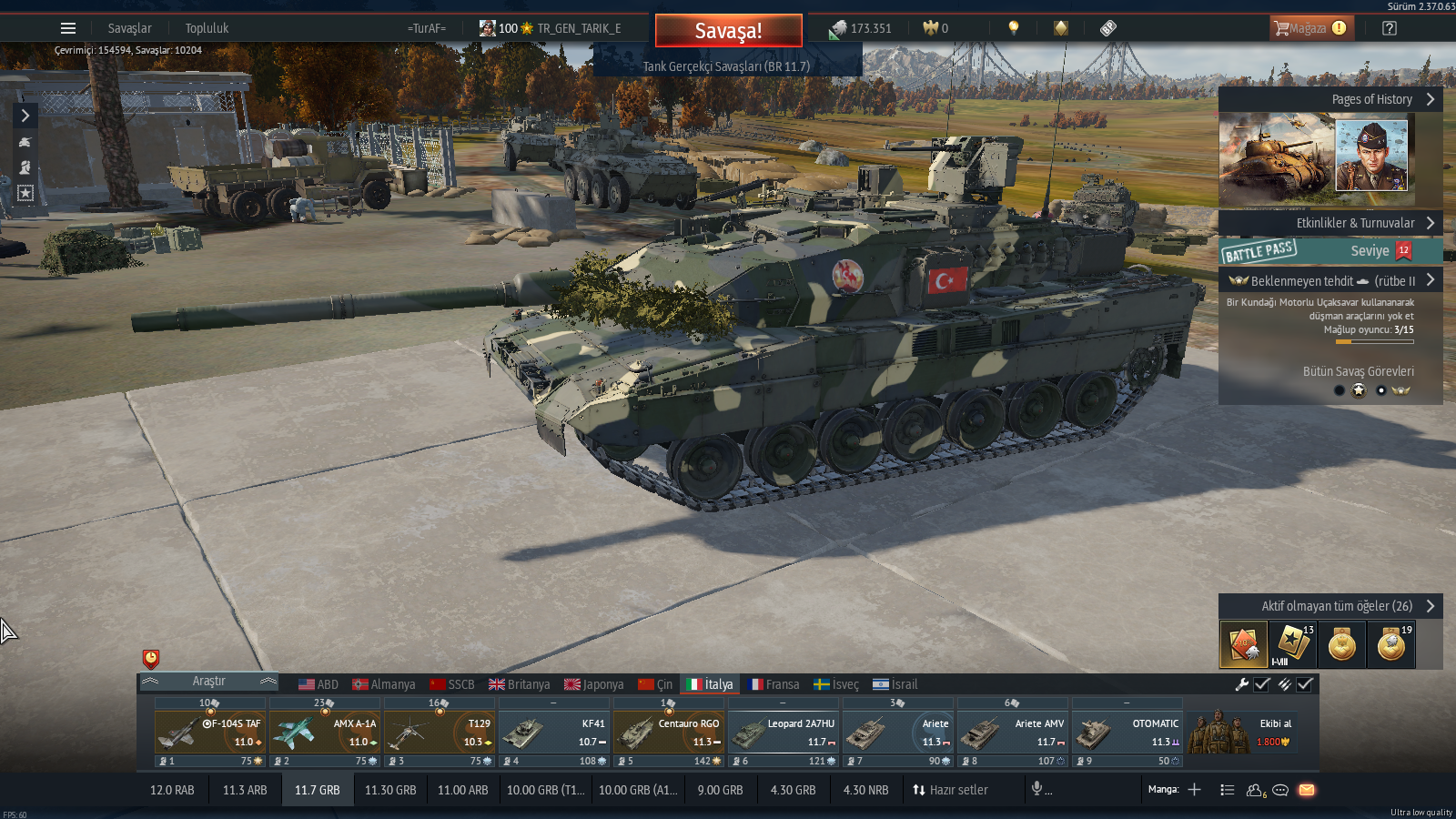Open the Araştır research panel
Viewport: 1456px width, 819px height.
[x=208, y=682]
